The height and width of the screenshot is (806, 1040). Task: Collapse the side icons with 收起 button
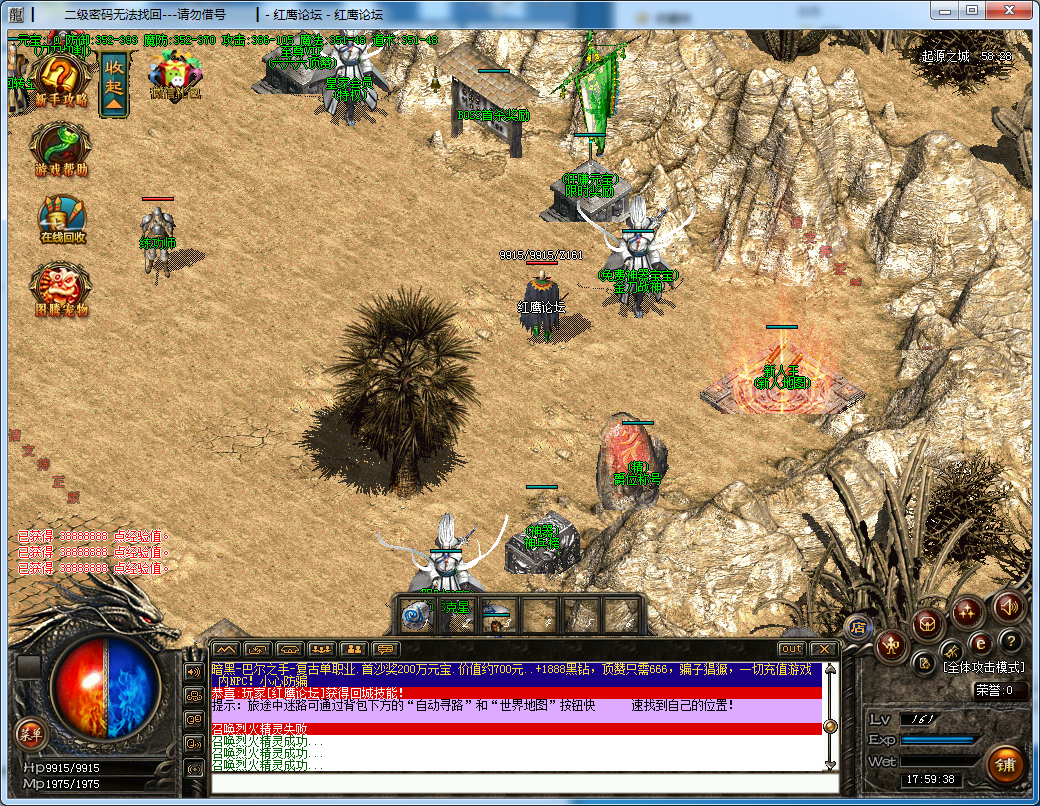tap(114, 84)
